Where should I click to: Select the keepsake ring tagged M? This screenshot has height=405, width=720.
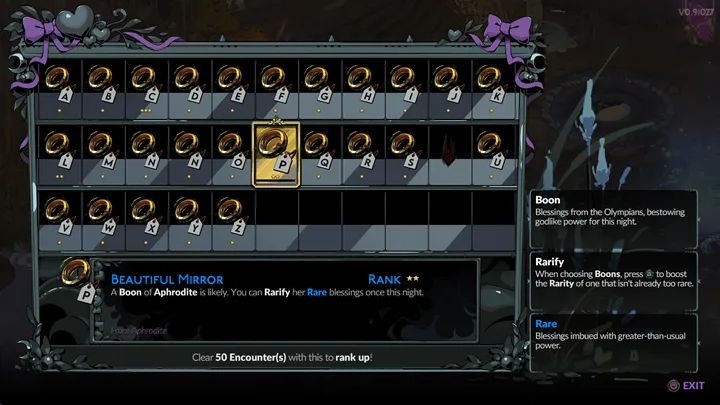click(103, 150)
